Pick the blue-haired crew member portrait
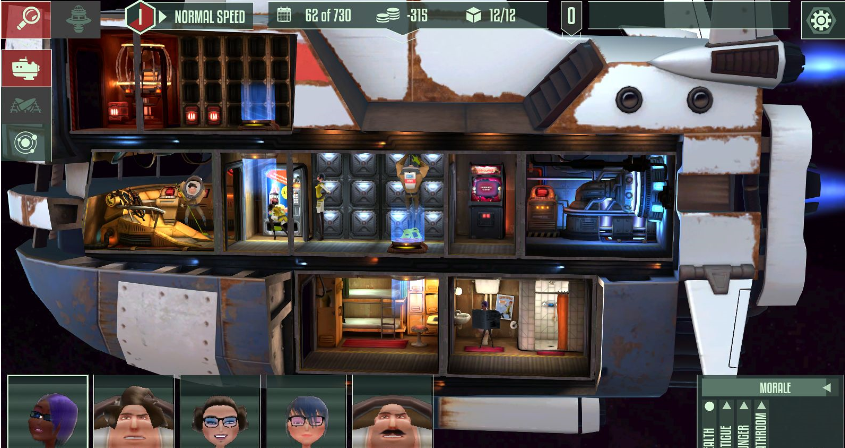 (x=306, y=413)
